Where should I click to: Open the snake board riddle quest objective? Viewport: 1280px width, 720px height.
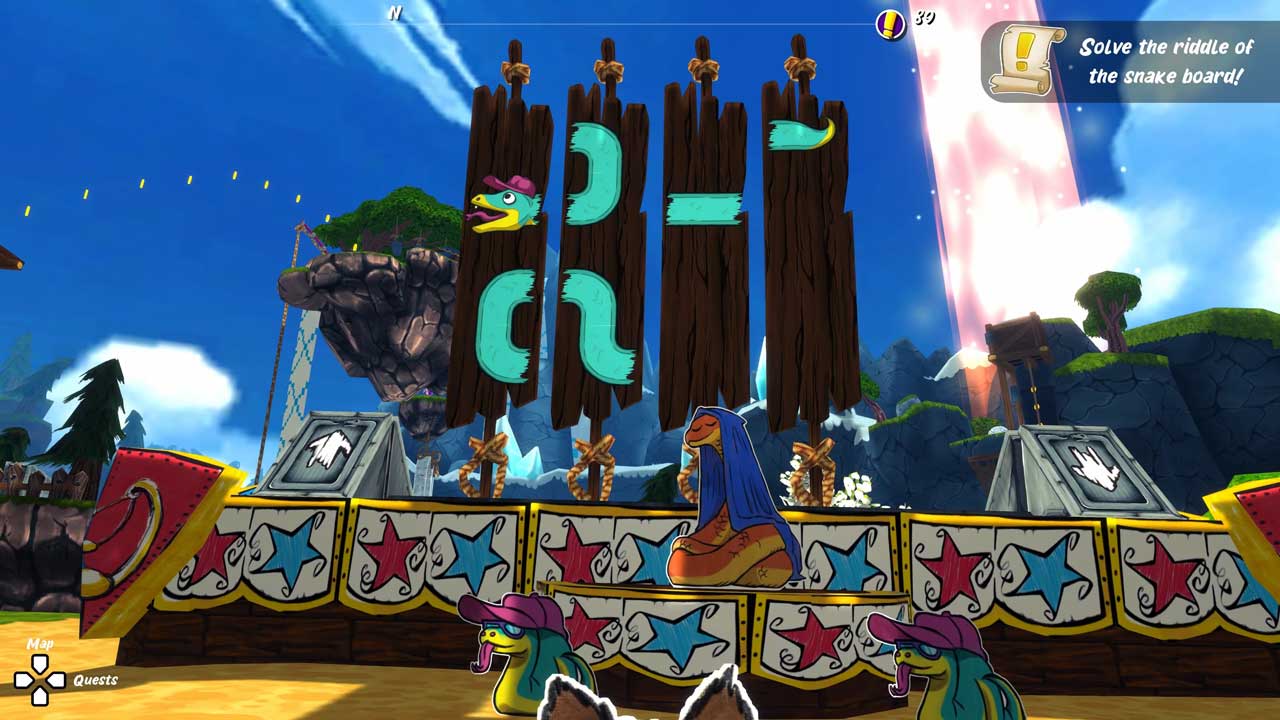pos(1165,61)
